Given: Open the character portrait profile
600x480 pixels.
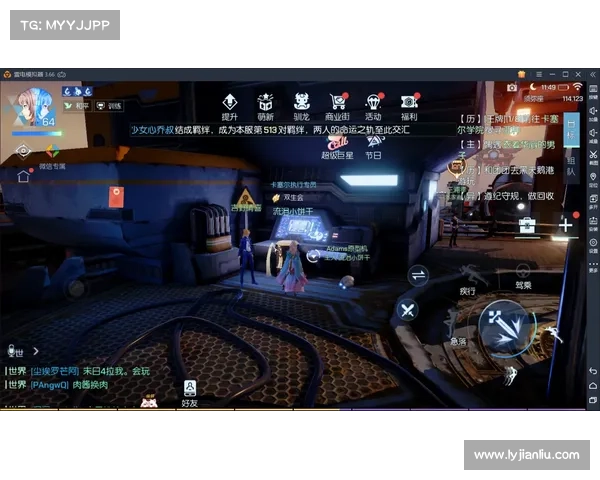Looking at the screenshot, I should (x=32, y=105).
